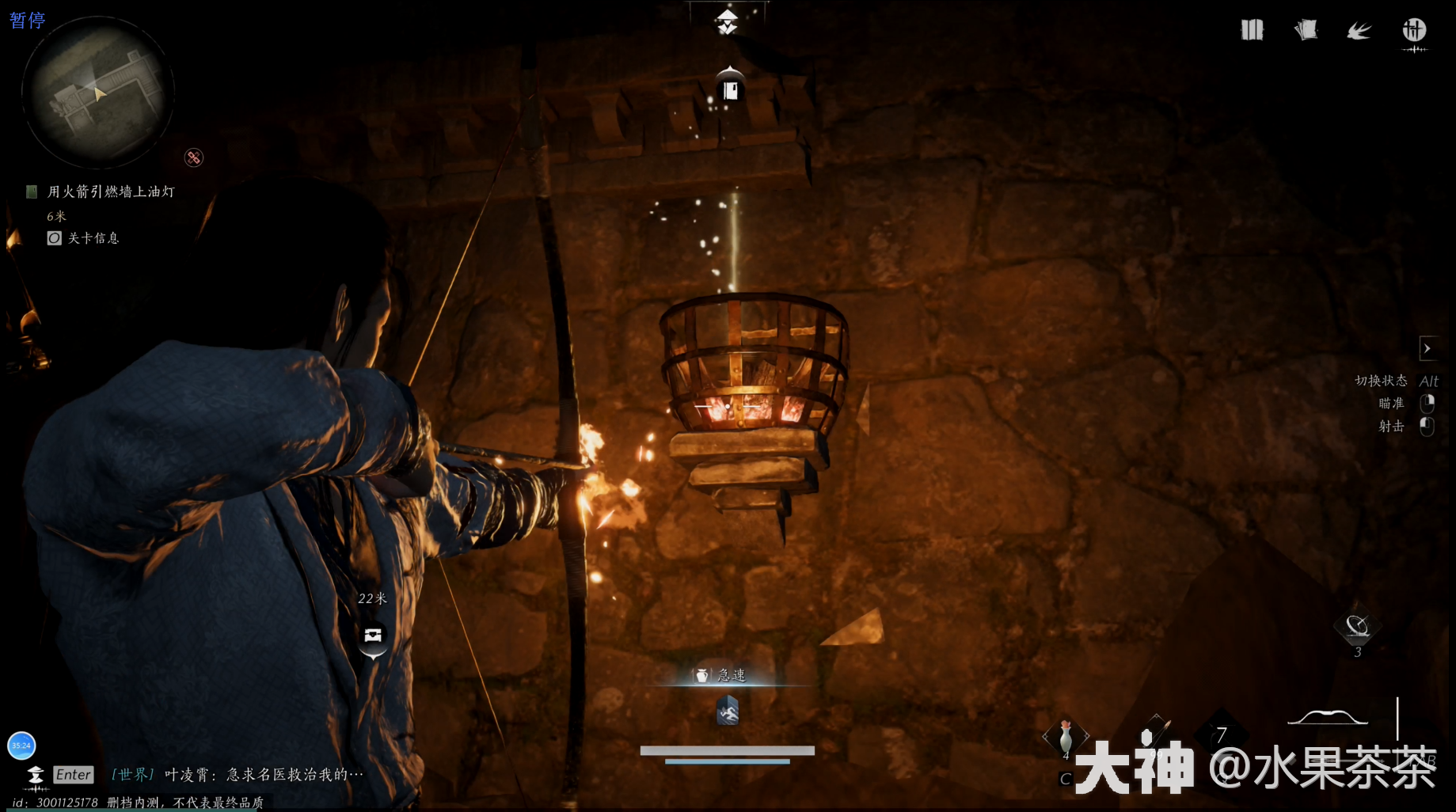Click the 暂停 pause label
The height and width of the screenshot is (812, 1456).
tap(28, 20)
